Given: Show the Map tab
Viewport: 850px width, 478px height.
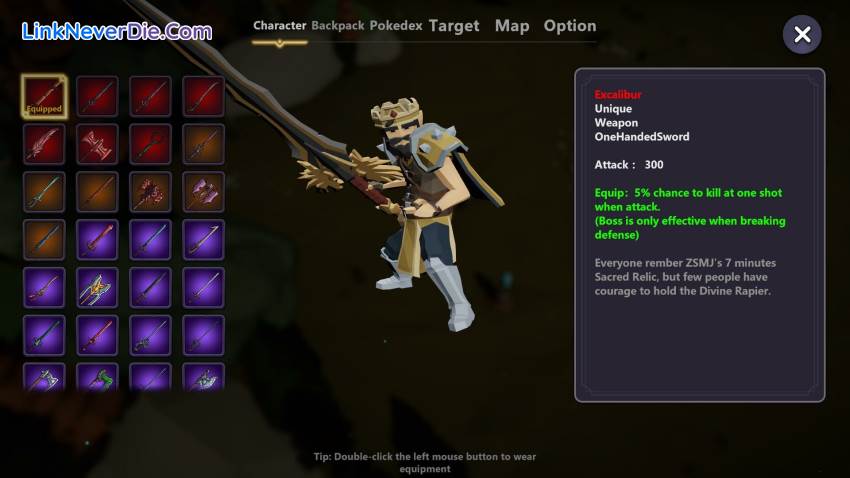Looking at the screenshot, I should 512,26.
